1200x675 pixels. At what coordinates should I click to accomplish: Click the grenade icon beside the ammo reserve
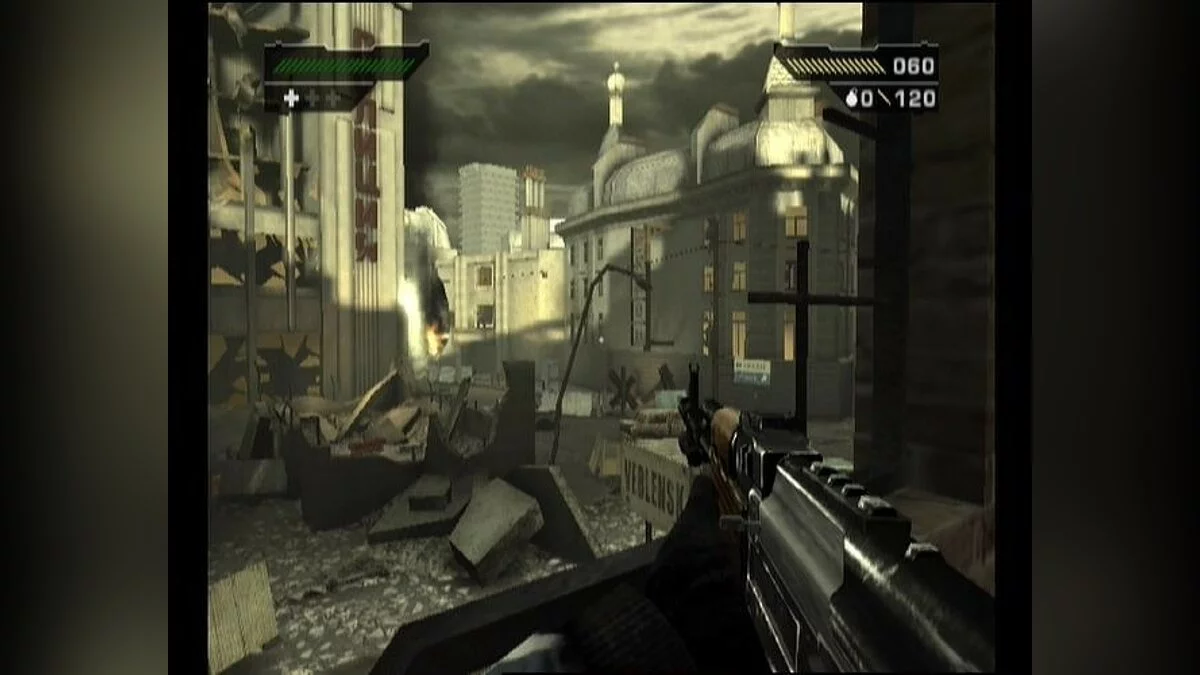(x=851, y=99)
